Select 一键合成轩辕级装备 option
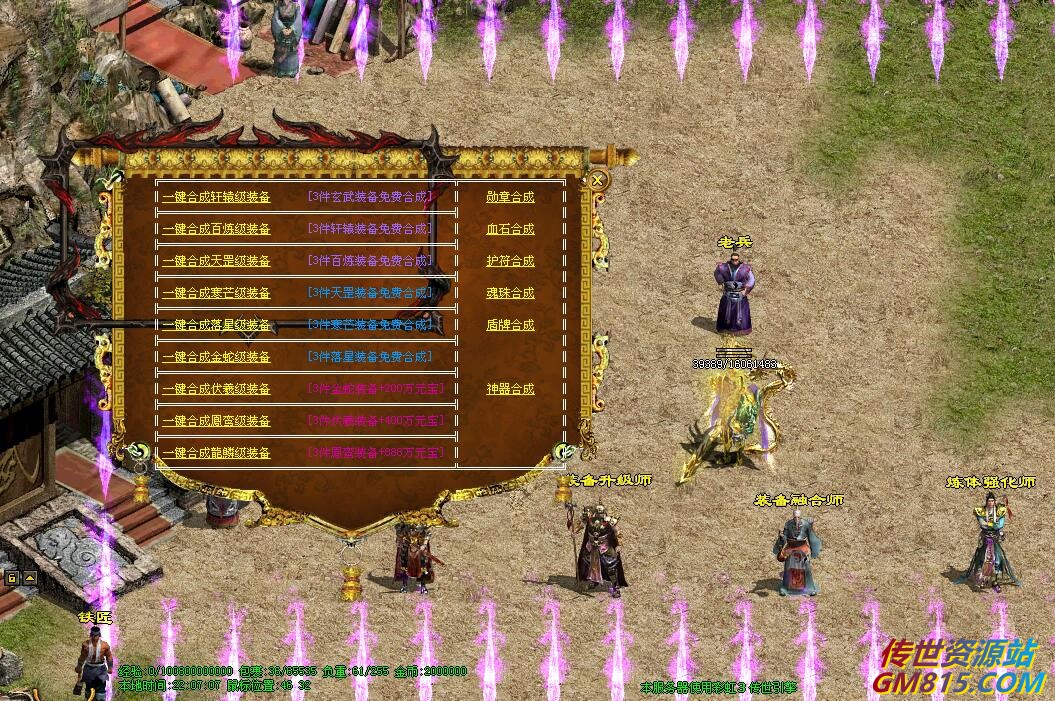 point(216,197)
